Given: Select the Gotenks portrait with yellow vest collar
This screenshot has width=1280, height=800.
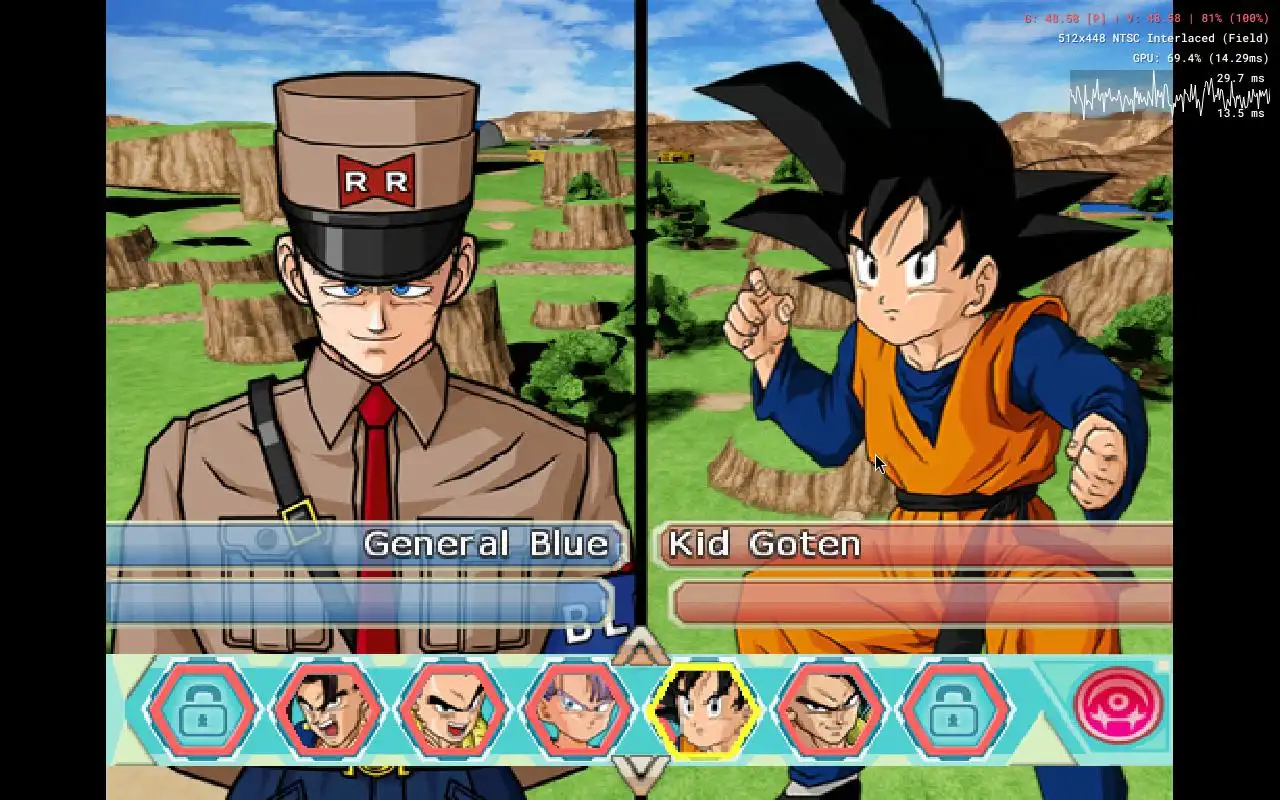Looking at the screenshot, I should pyautogui.click(x=453, y=710).
